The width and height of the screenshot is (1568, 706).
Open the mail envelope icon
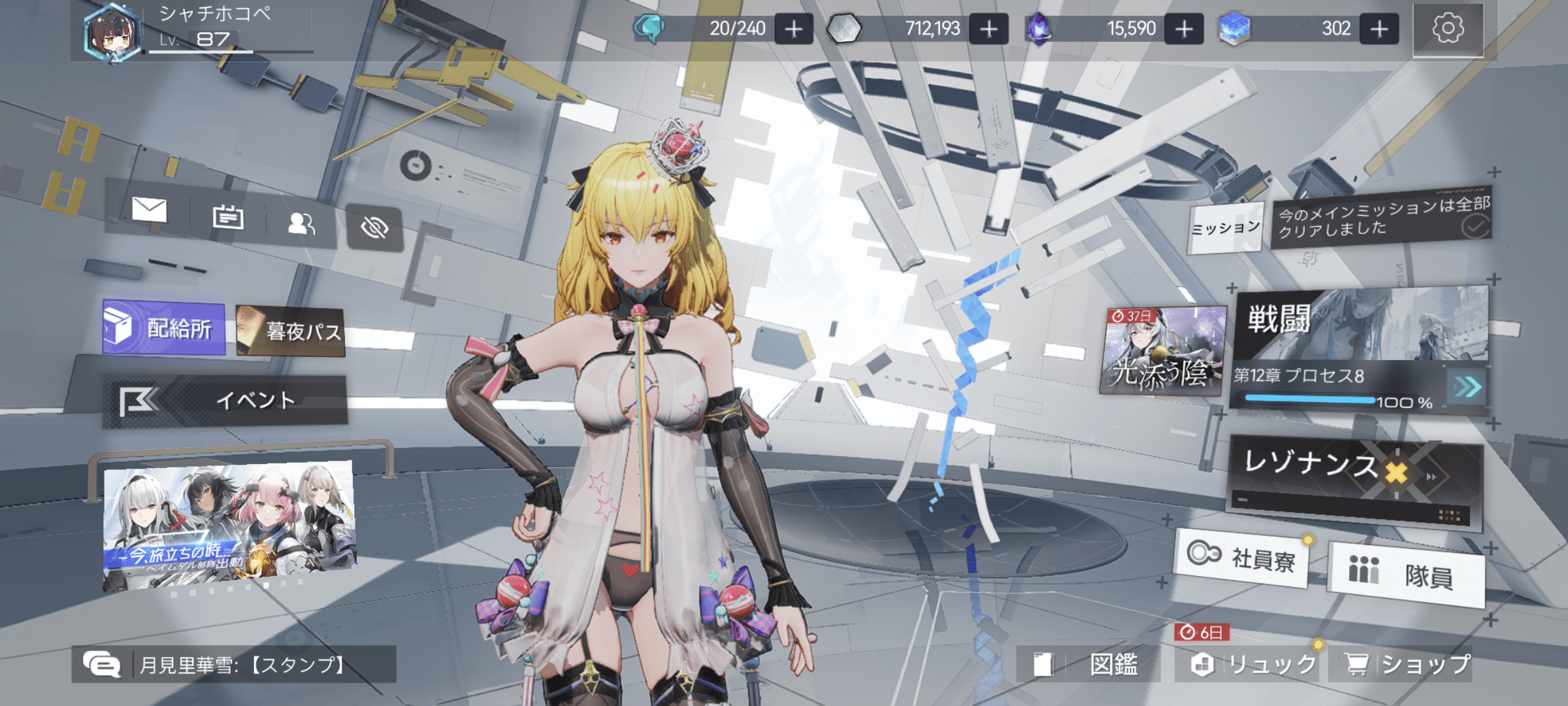(149, 210)
